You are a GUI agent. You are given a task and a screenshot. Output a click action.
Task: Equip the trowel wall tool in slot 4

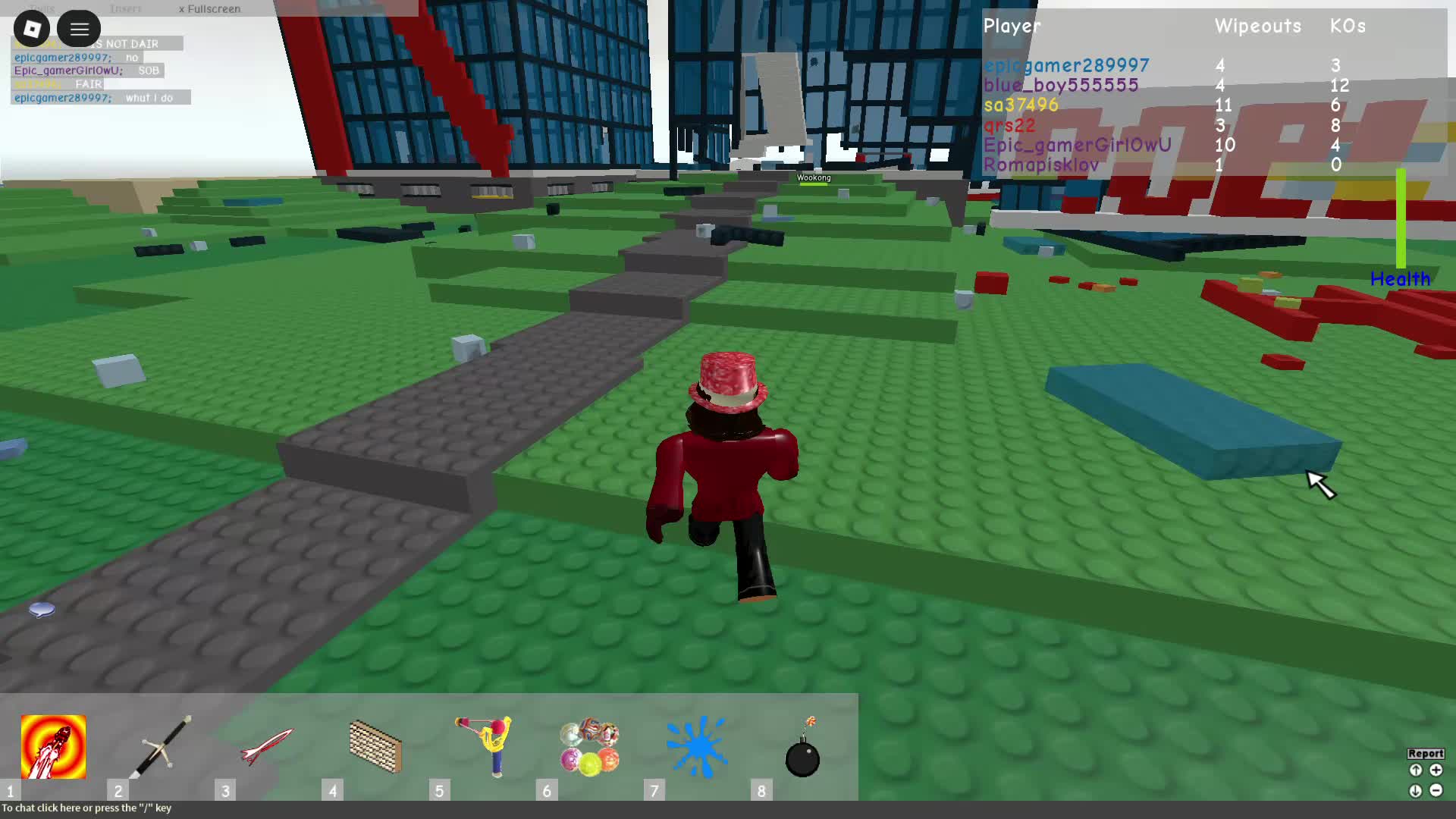375,747
